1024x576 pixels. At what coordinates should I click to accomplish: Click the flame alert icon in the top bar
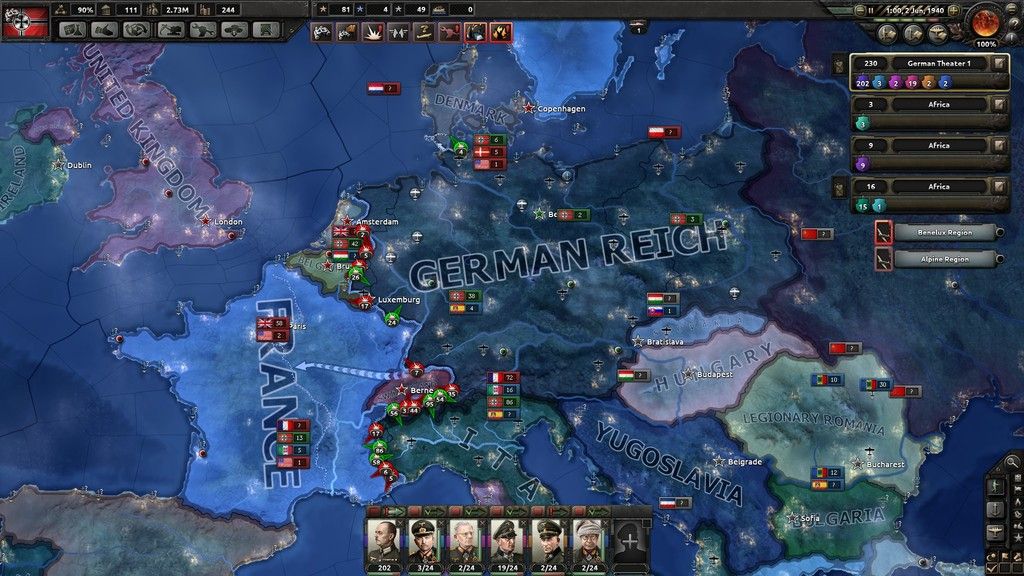[x=500, y=32]
